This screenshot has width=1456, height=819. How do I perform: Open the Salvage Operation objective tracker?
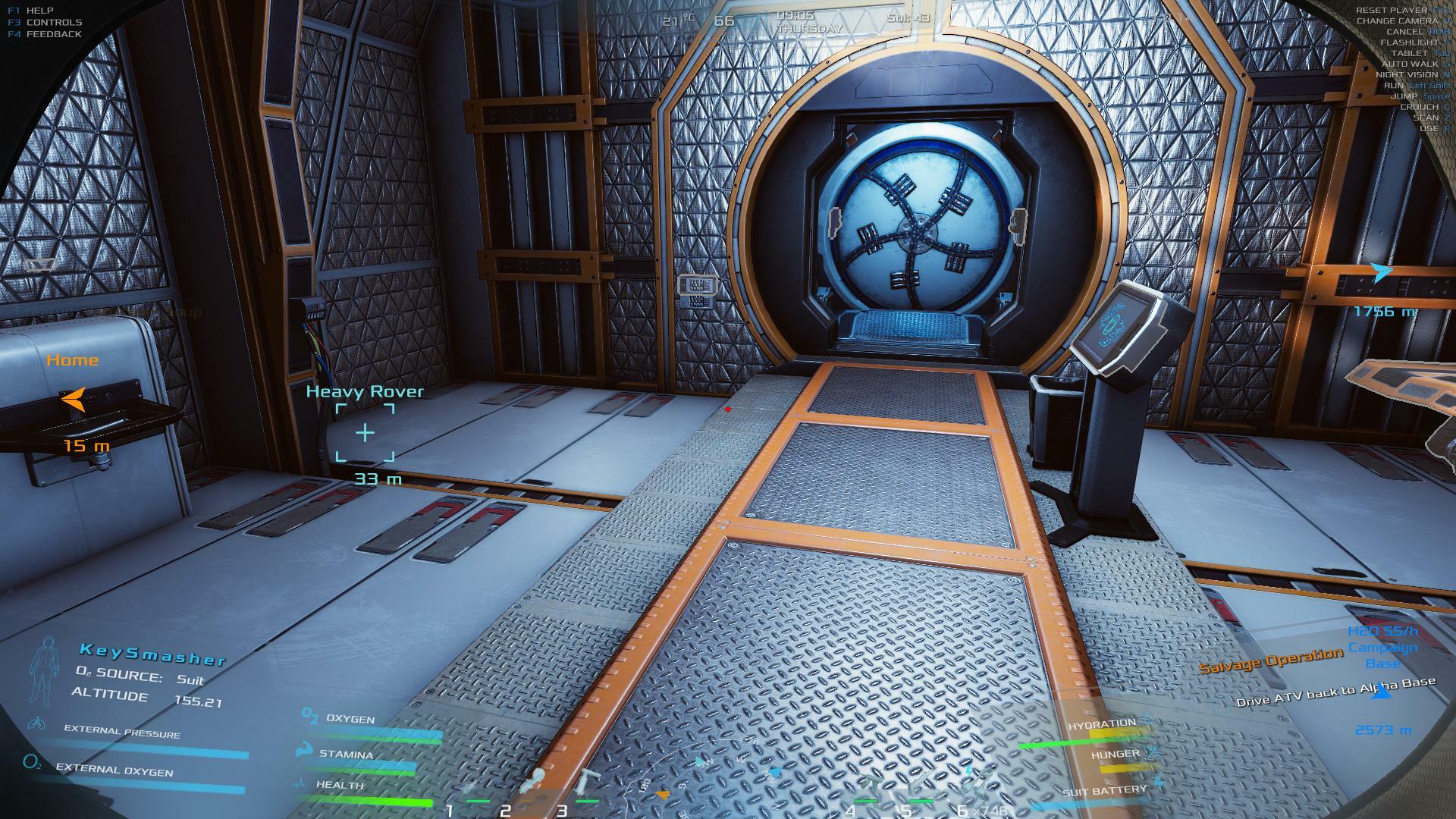pos(1270,661)
